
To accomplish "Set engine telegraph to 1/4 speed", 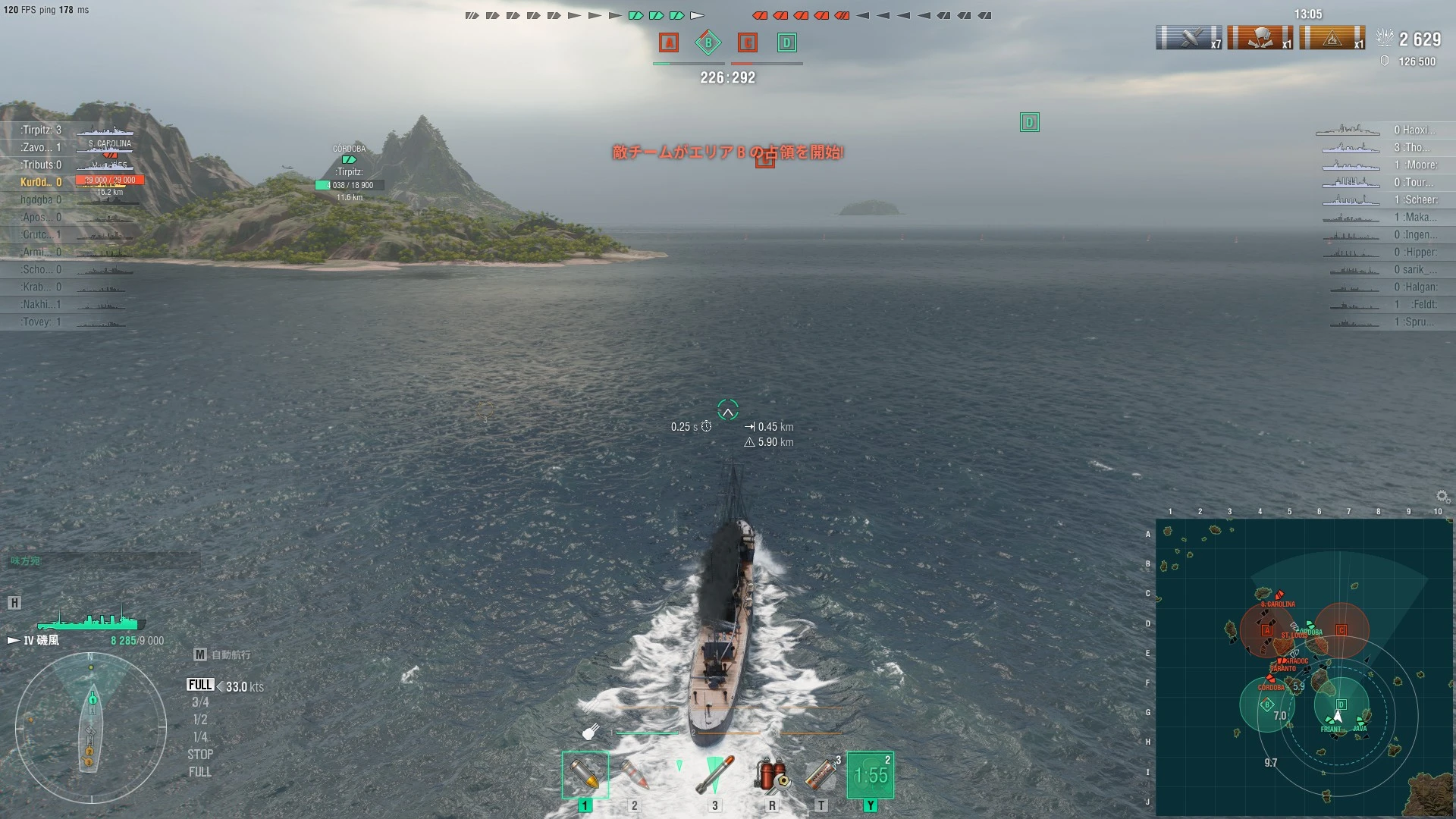I will [200, 737].
